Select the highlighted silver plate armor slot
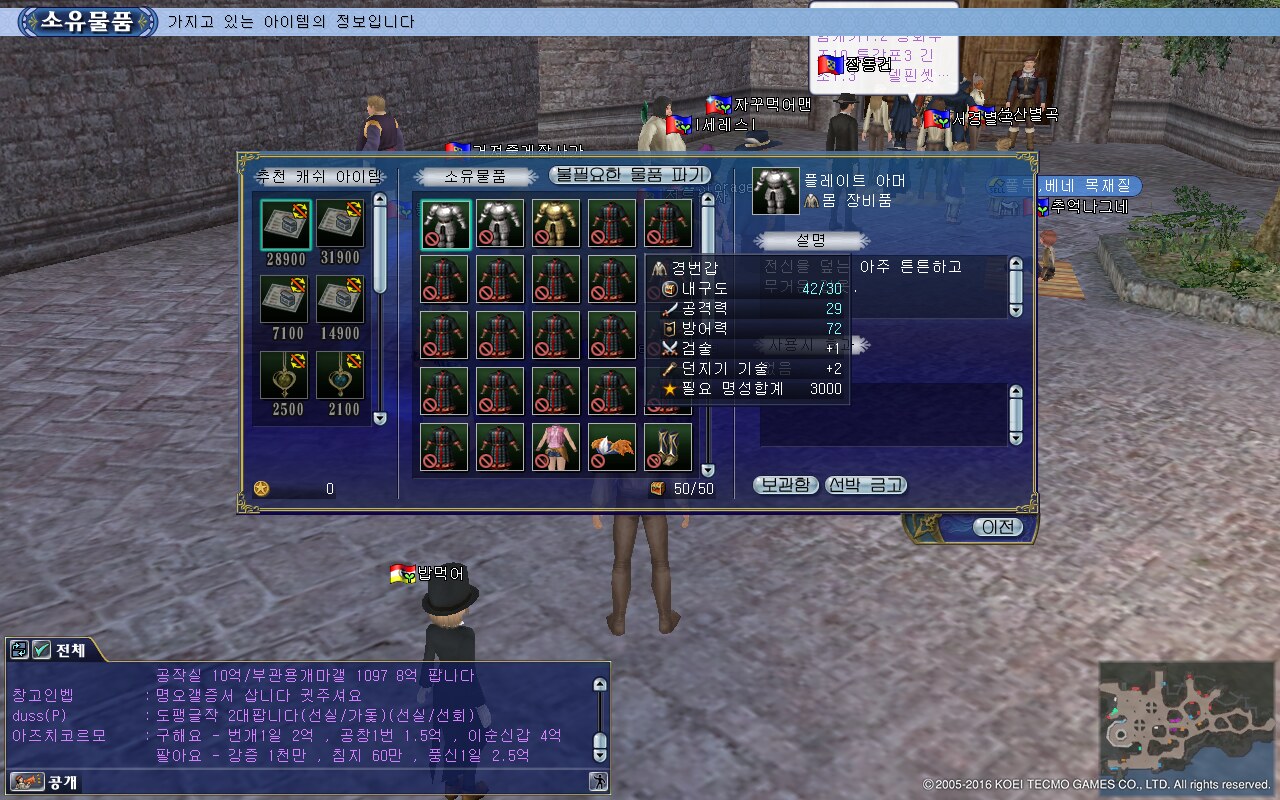The image size is (1280, 800). 445,223
